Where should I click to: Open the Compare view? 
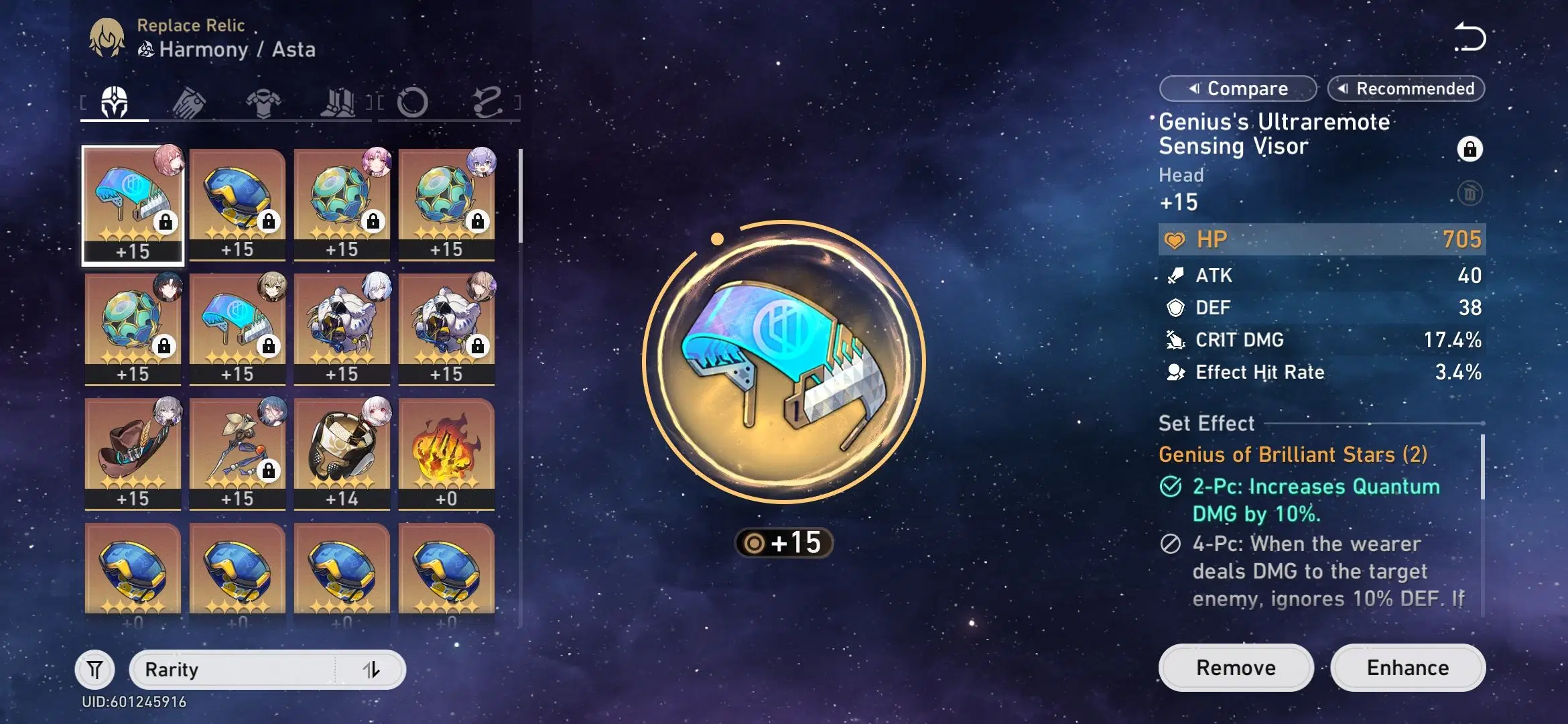1238,88
